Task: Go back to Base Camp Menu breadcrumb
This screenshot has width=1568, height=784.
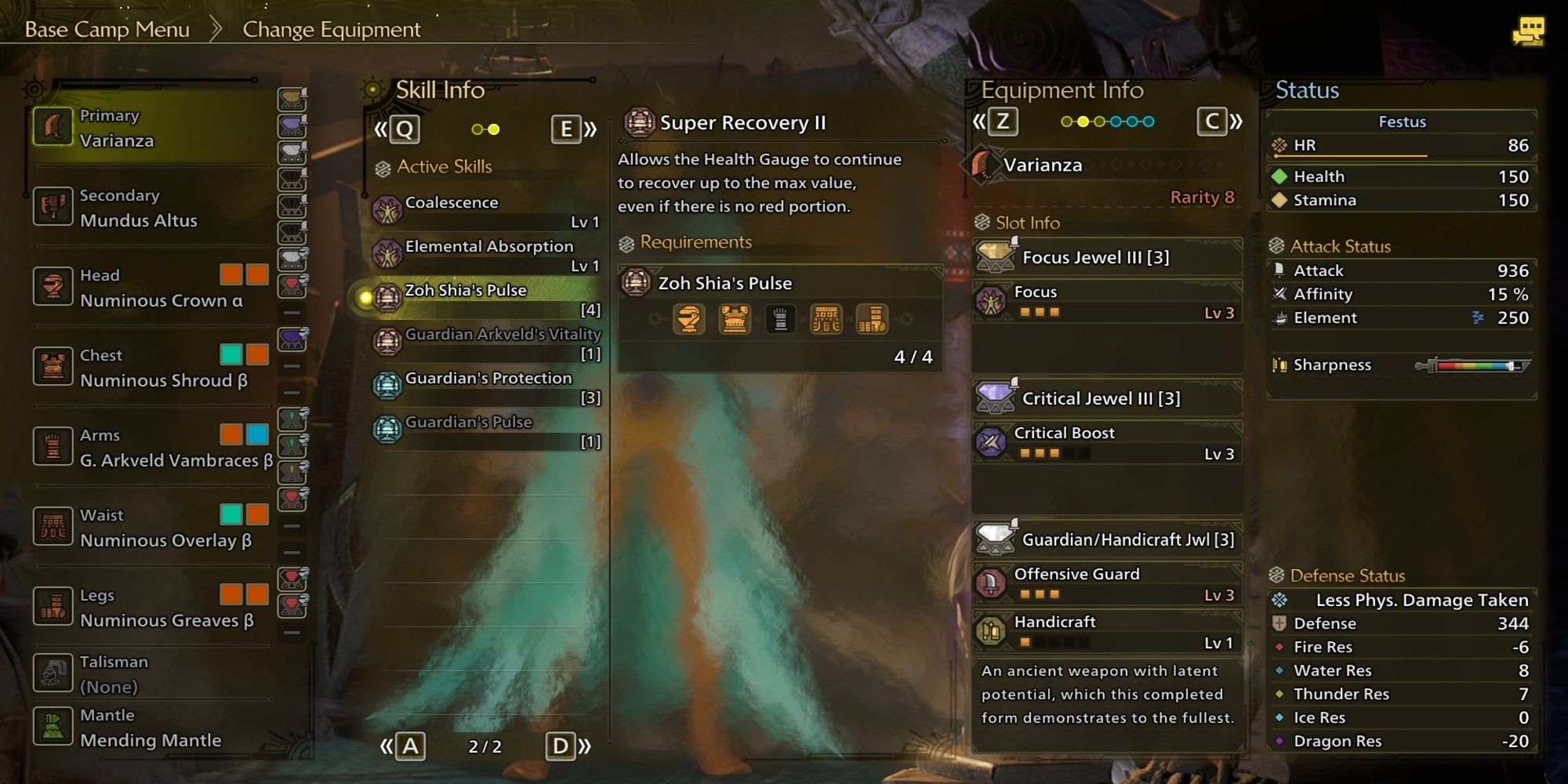Action: 107,30
